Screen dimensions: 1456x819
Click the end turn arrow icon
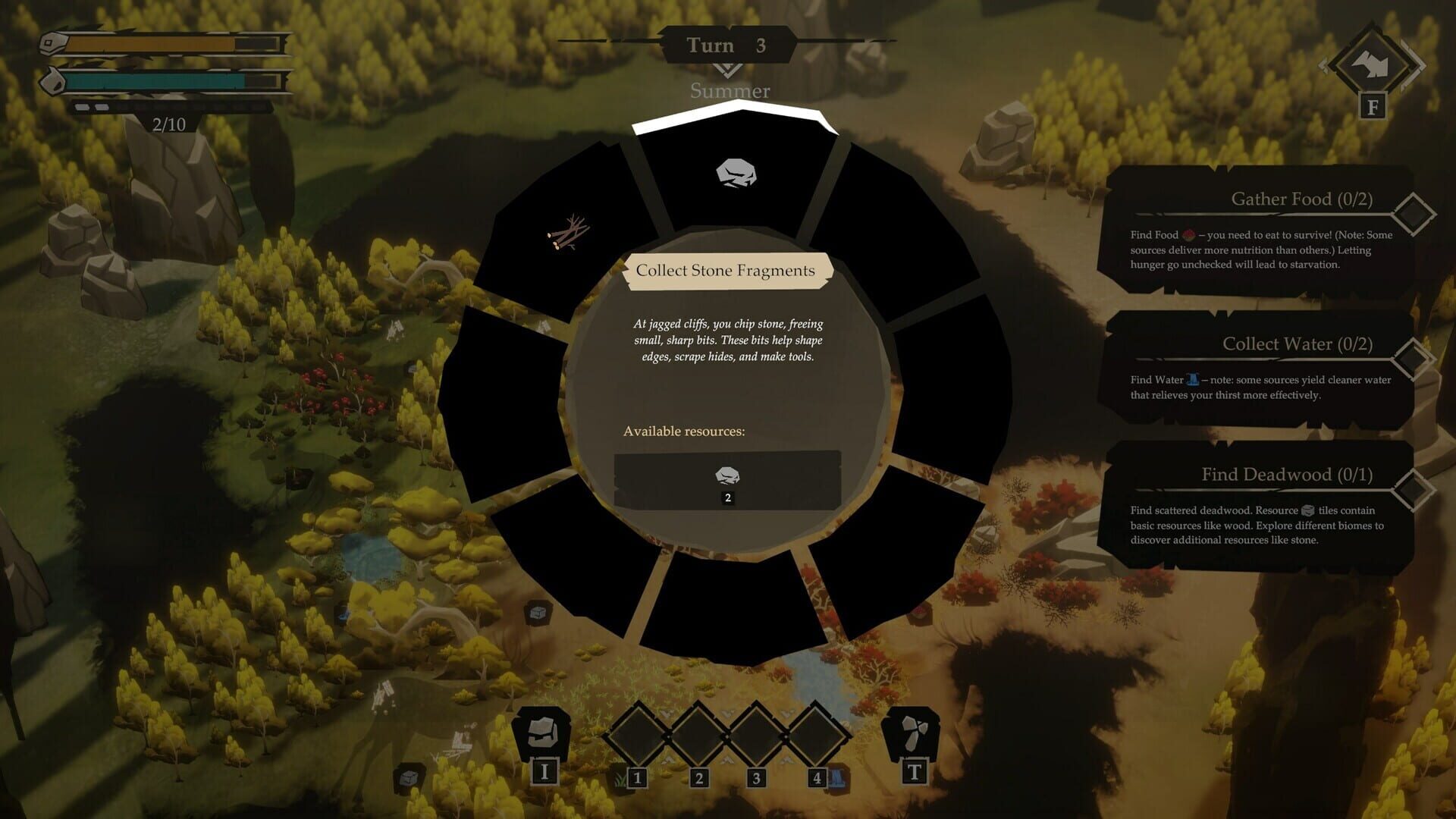coord(1373,65)
